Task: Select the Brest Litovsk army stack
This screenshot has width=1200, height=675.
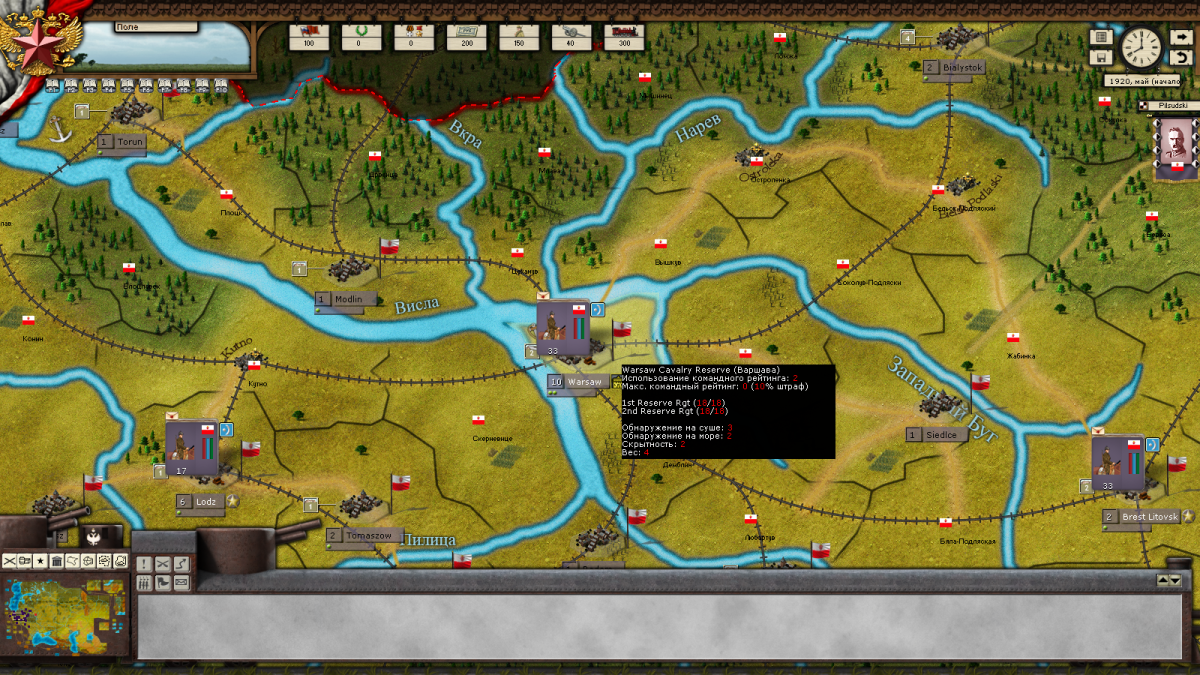Action: tap(1117, 463)
